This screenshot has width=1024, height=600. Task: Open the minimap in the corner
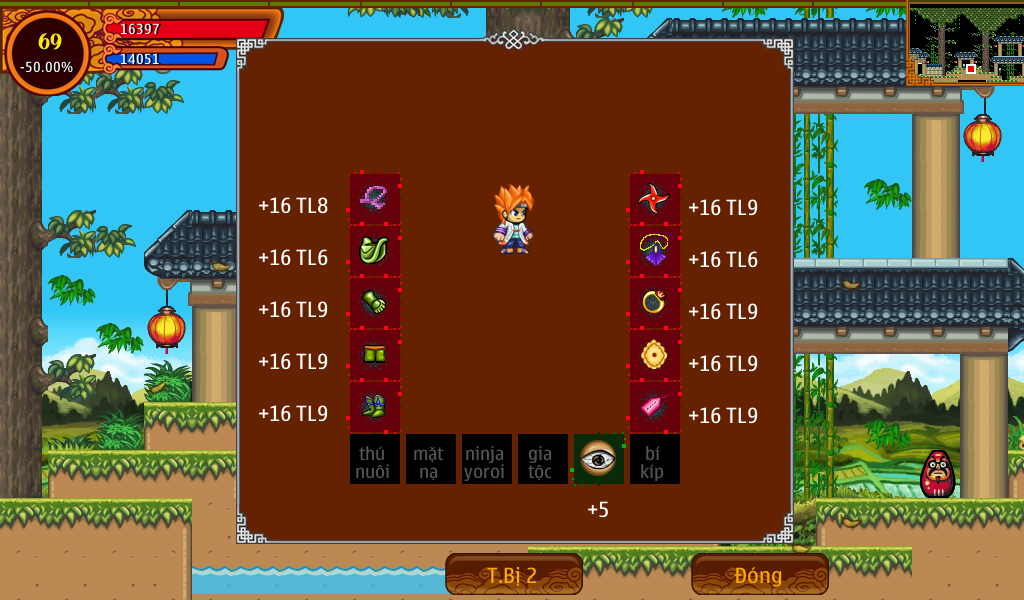pos(965,42)
